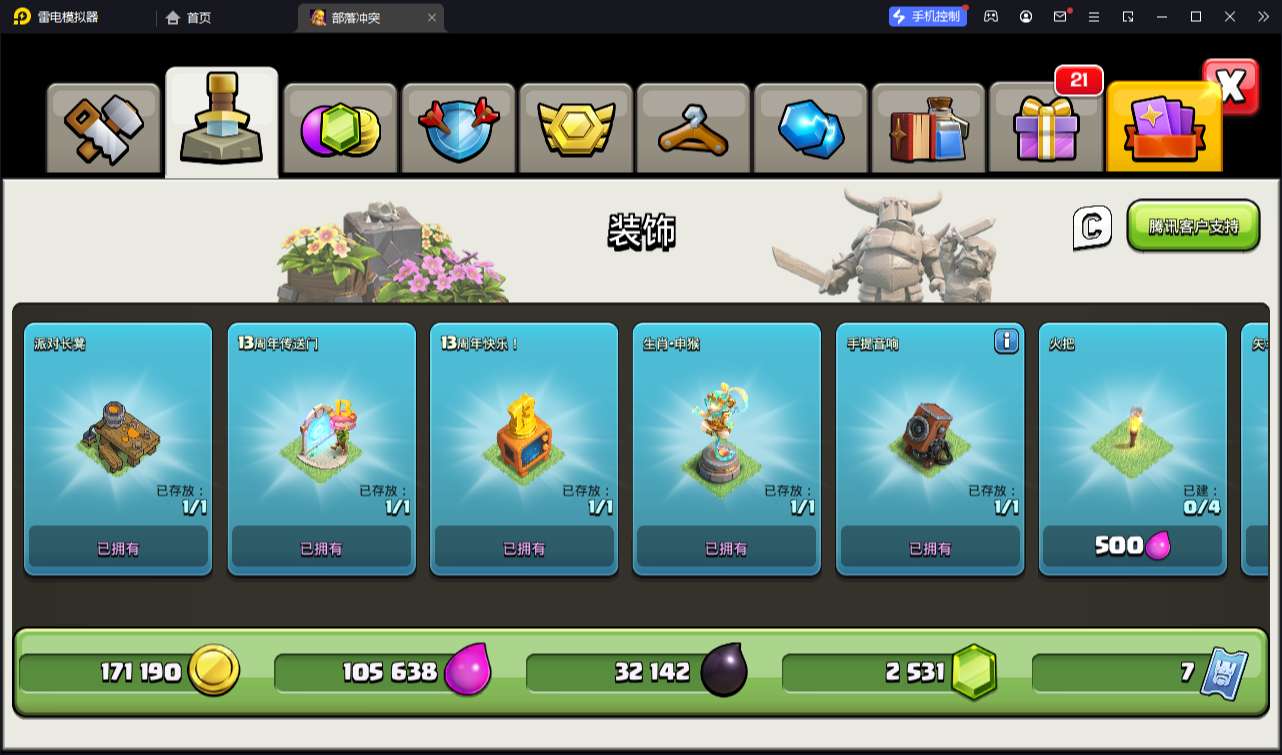Viewport: 1282px width, 755px height.
Task: Select the book and potion tab
Action: click(928, 129)
